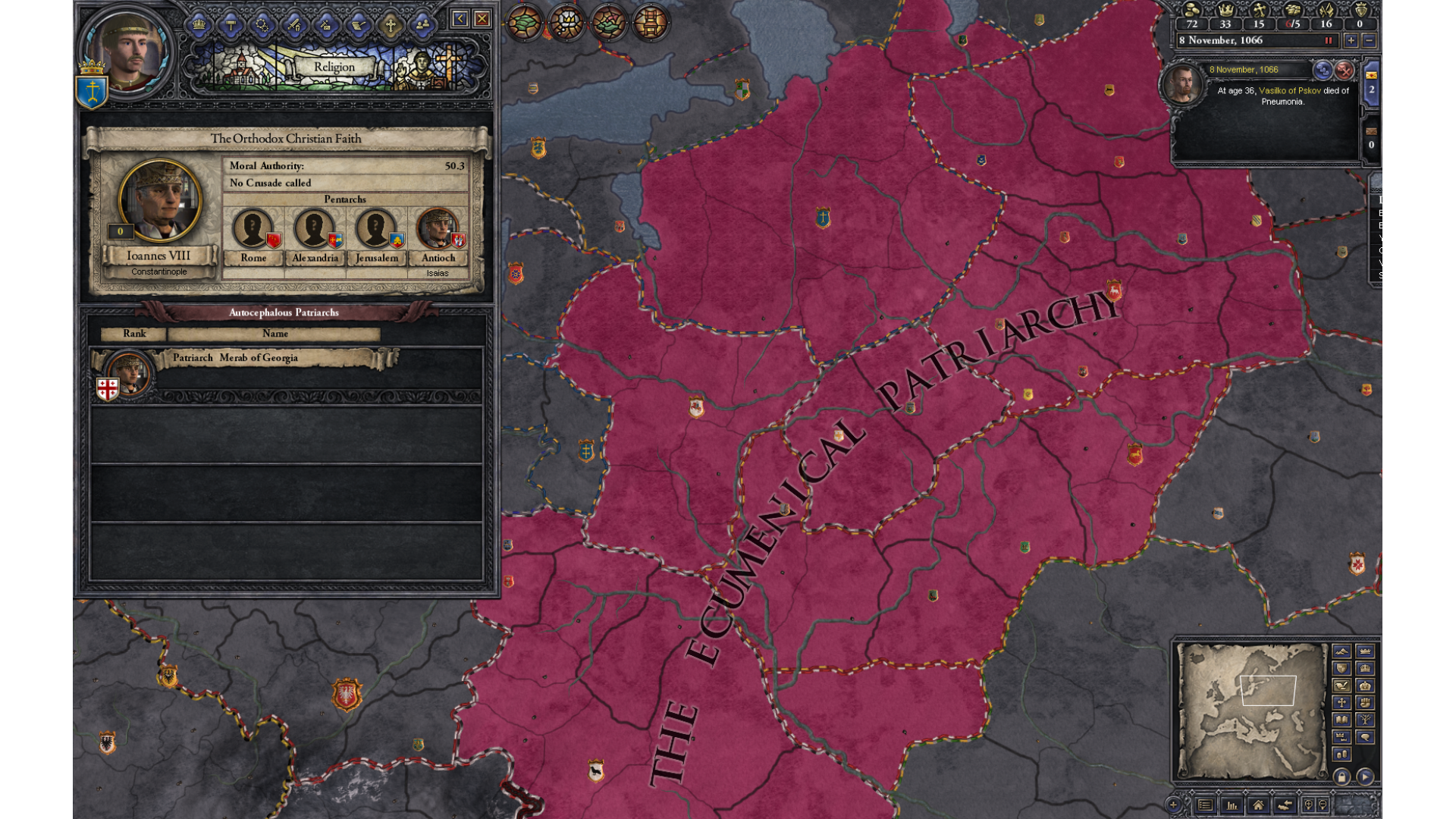Open the player ruler portrait
This screenshot has width=1456, height=819.
pos(127,52)
